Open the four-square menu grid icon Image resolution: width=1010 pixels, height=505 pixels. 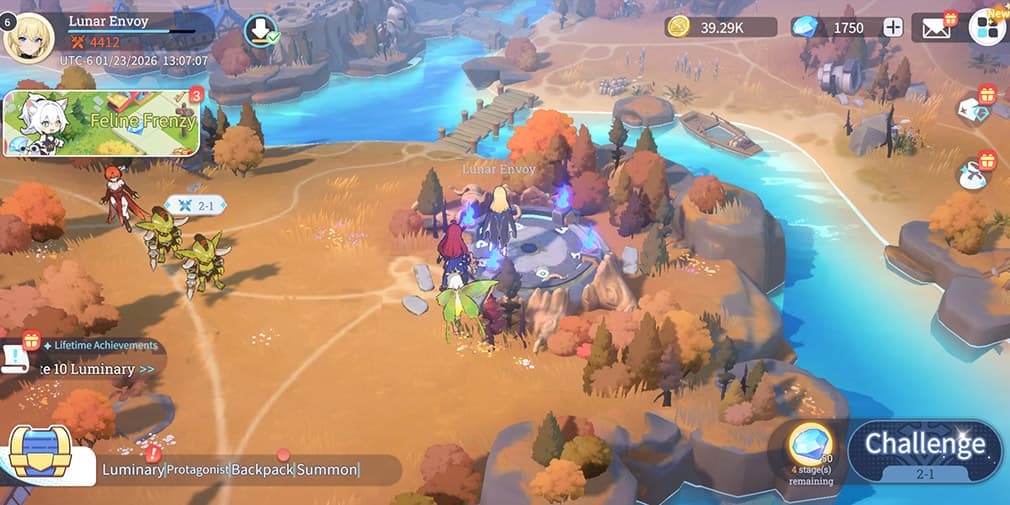986,27
